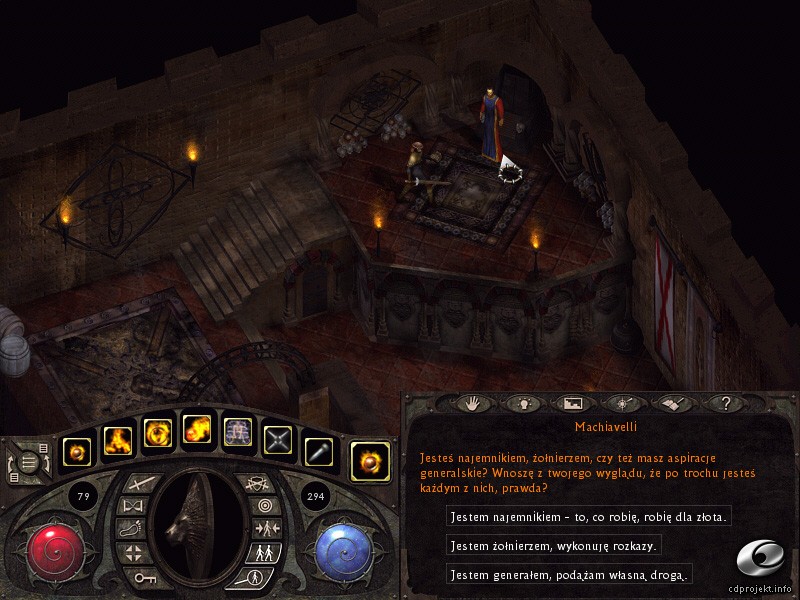Open the hand icon tab

coord(471,403)
